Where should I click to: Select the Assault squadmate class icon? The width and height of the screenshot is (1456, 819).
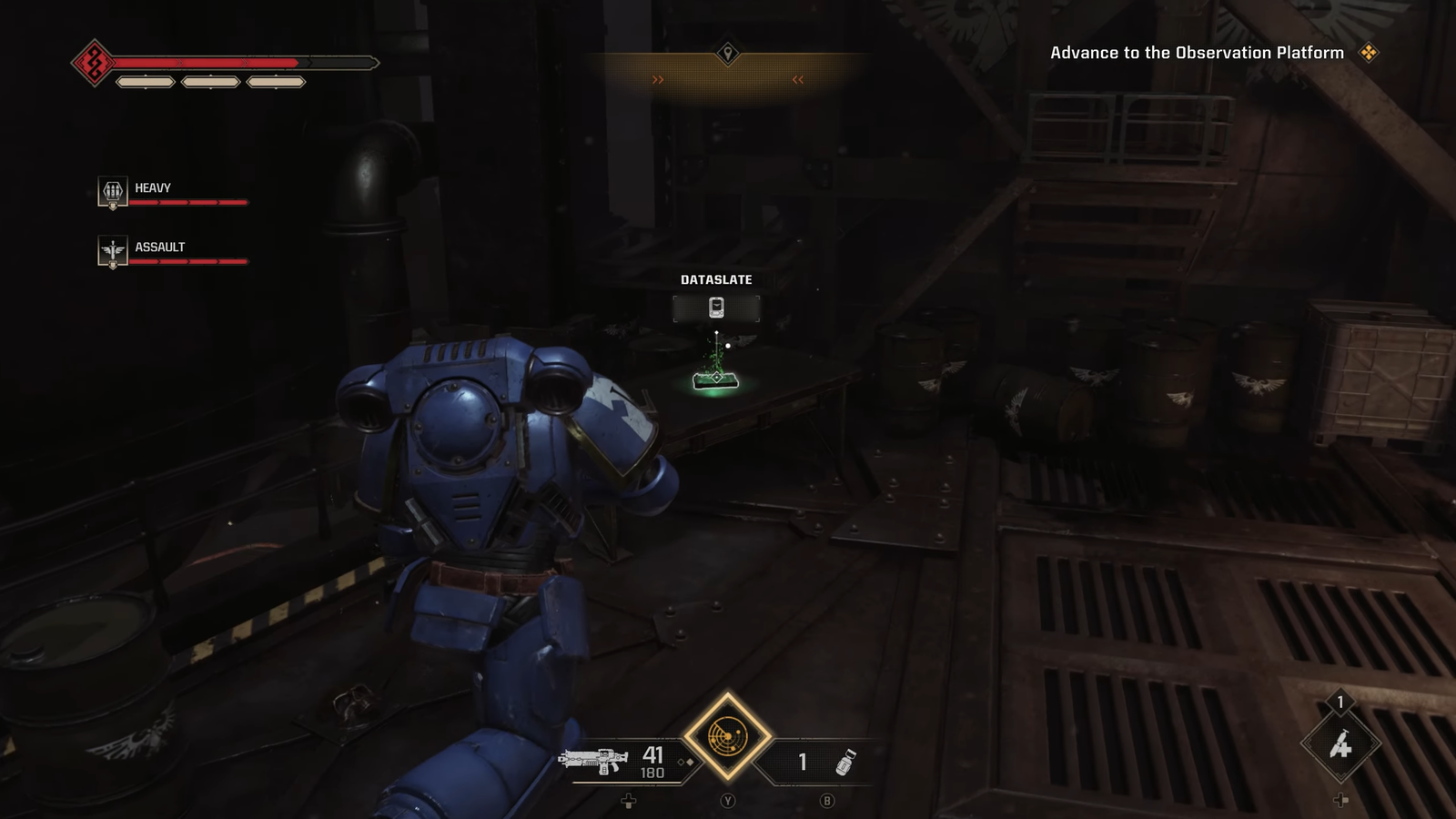(113, 251)
